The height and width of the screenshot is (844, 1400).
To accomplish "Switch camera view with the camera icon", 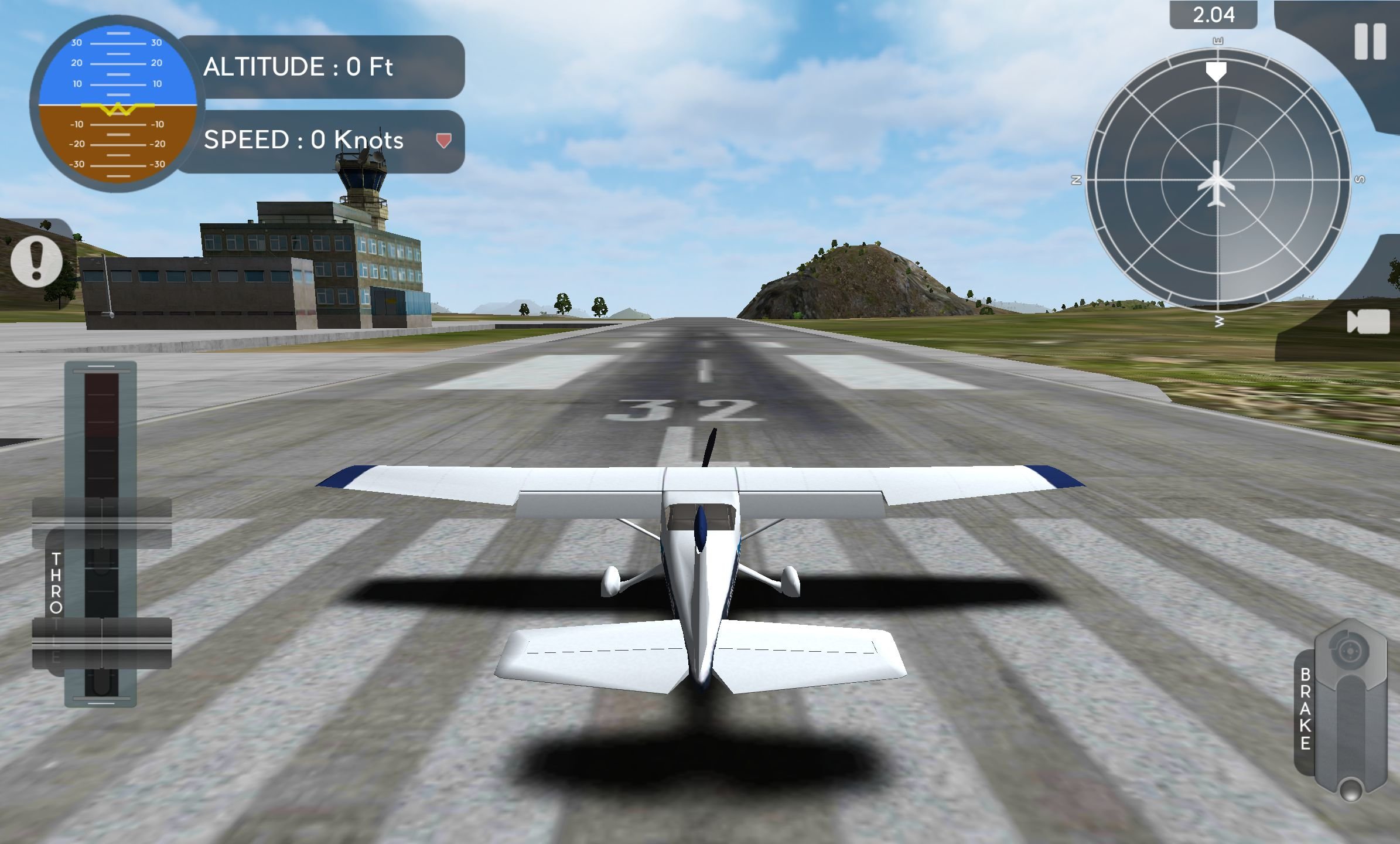I will [1368, 322].
